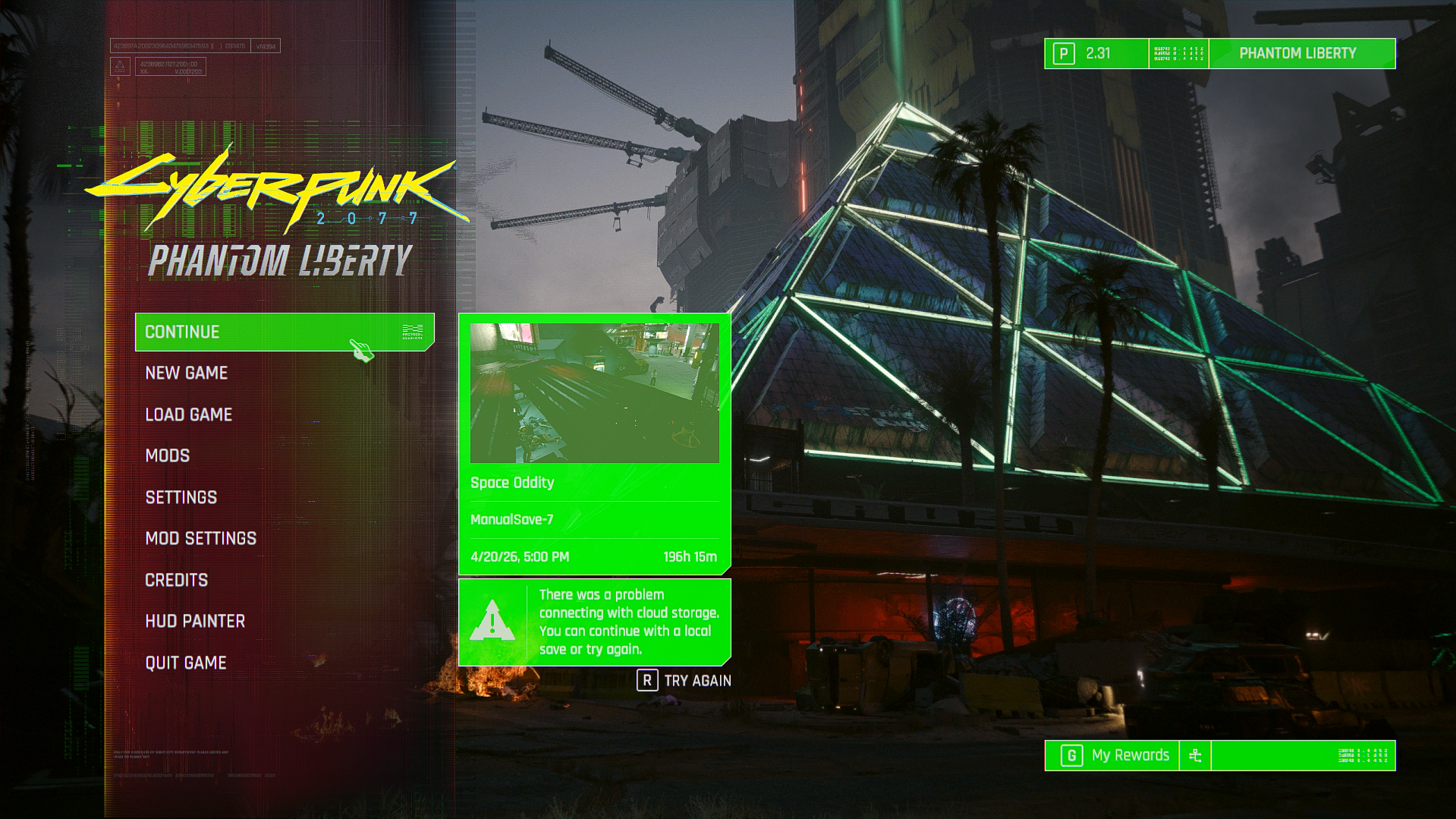Select the Space Oddity save thumbnail
Screen dimensions: 1456x819
click(x=594, y=393)
